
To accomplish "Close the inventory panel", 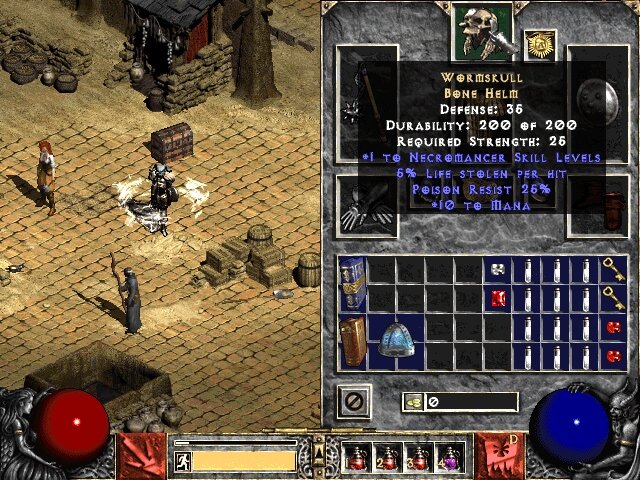I will point(354,401).
